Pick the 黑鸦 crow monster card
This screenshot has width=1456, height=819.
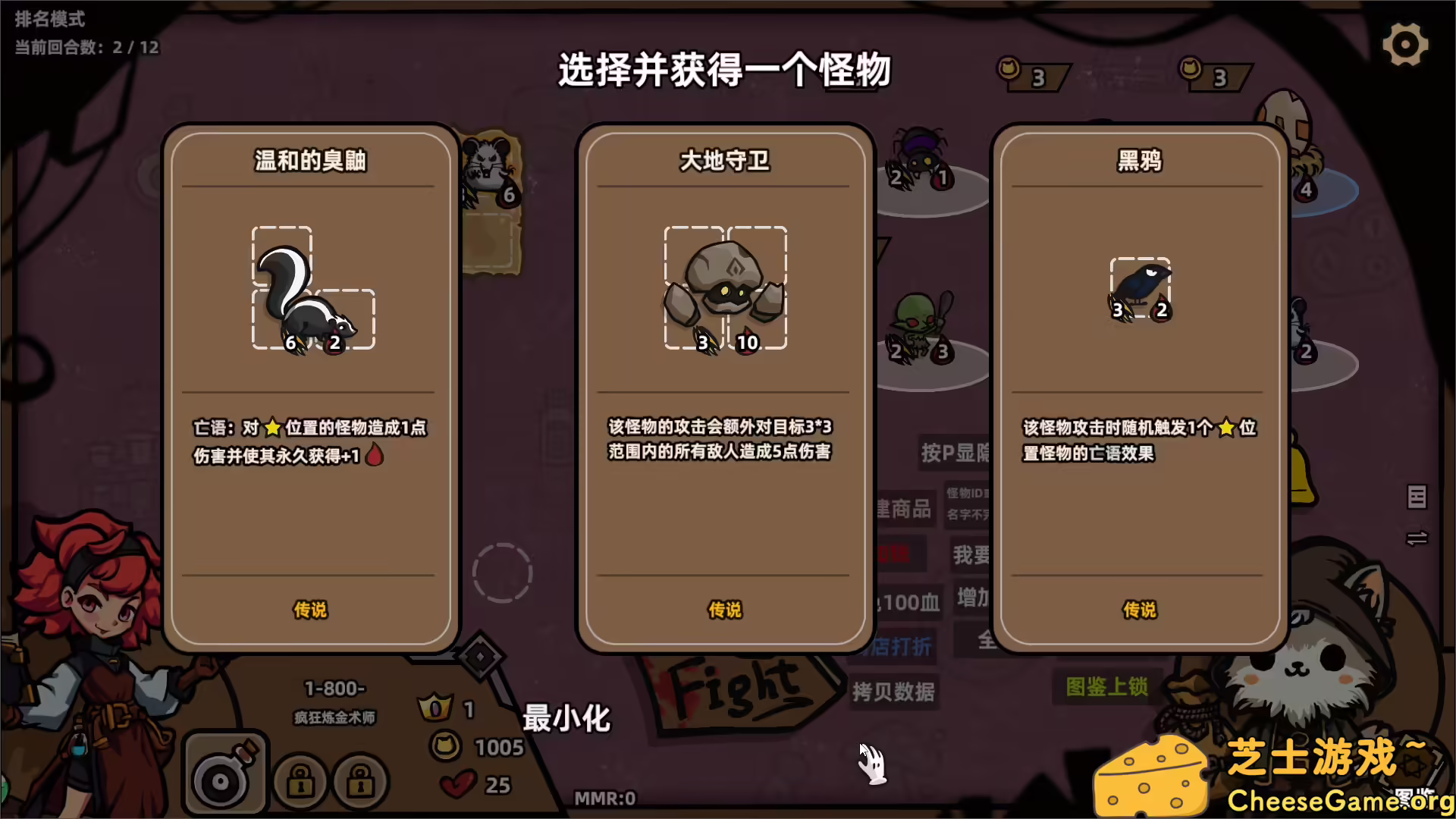pyautogui.click(x=1139, y=387)
